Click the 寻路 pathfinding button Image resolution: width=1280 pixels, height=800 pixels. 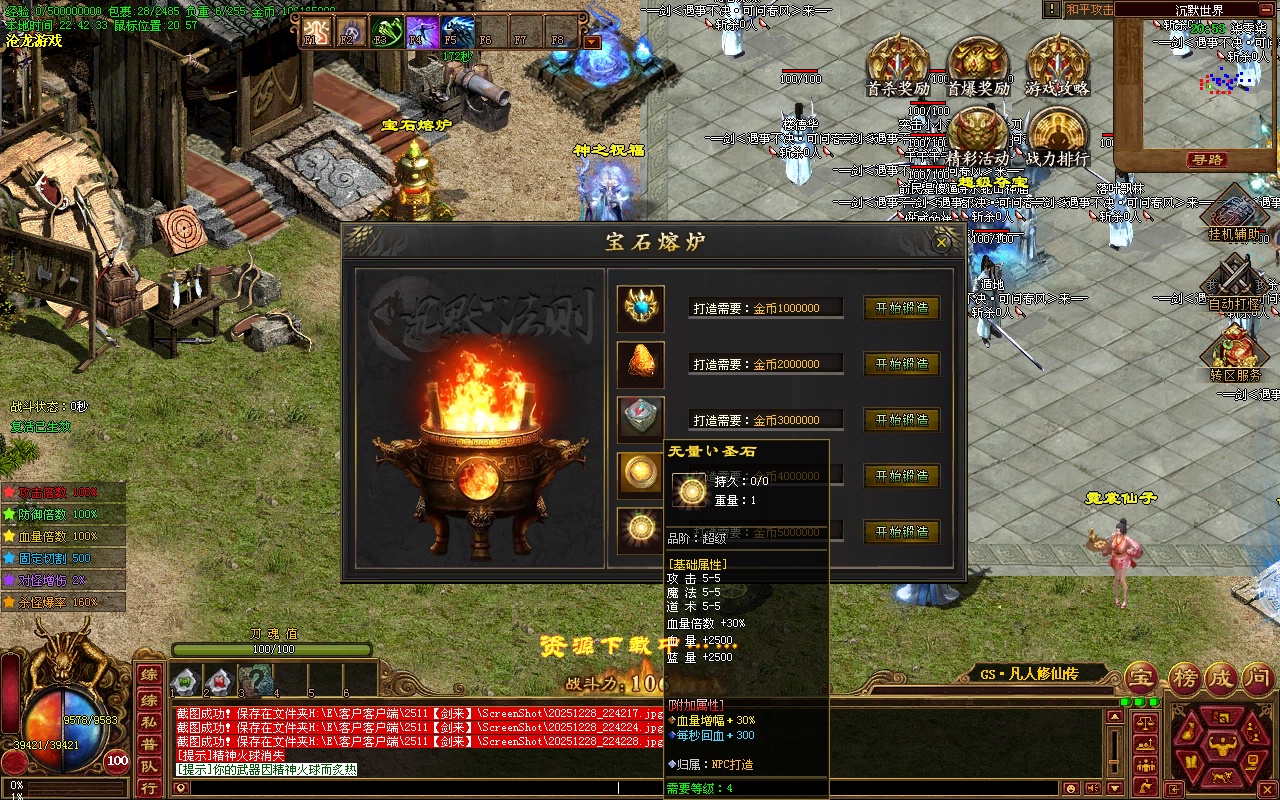[x=1207, y=159]
